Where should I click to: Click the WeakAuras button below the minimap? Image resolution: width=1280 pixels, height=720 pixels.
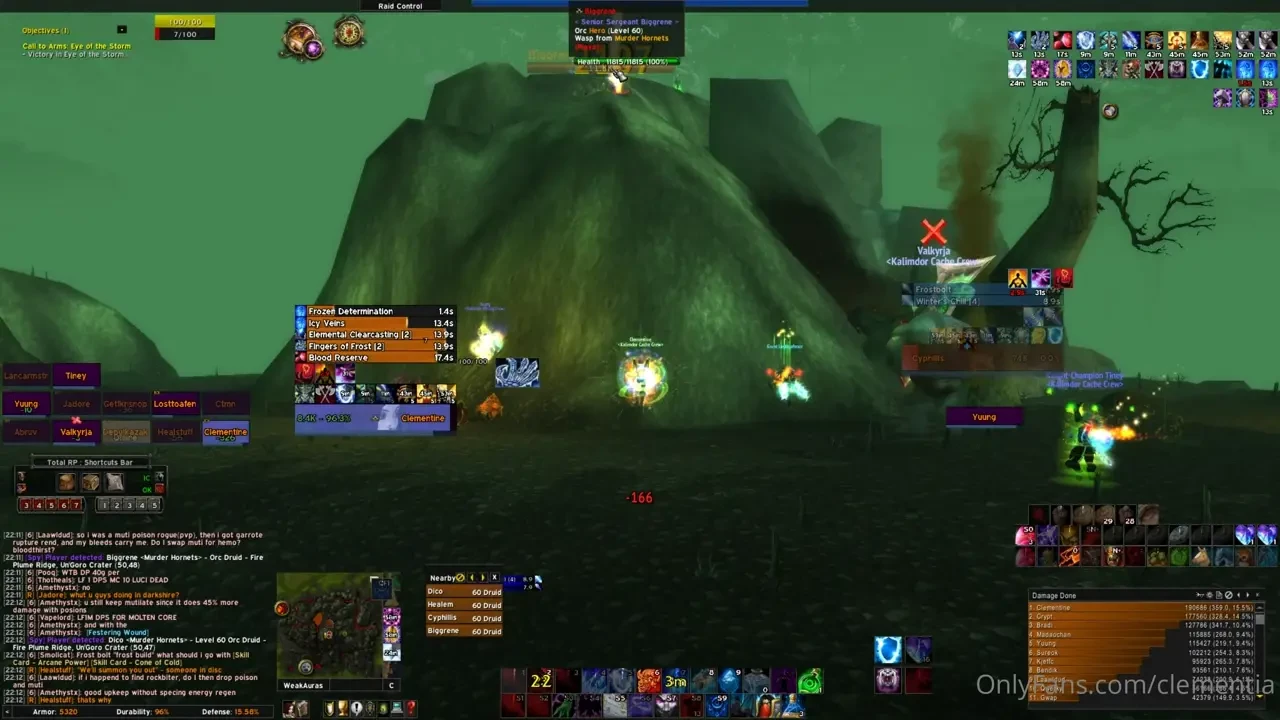306,685
